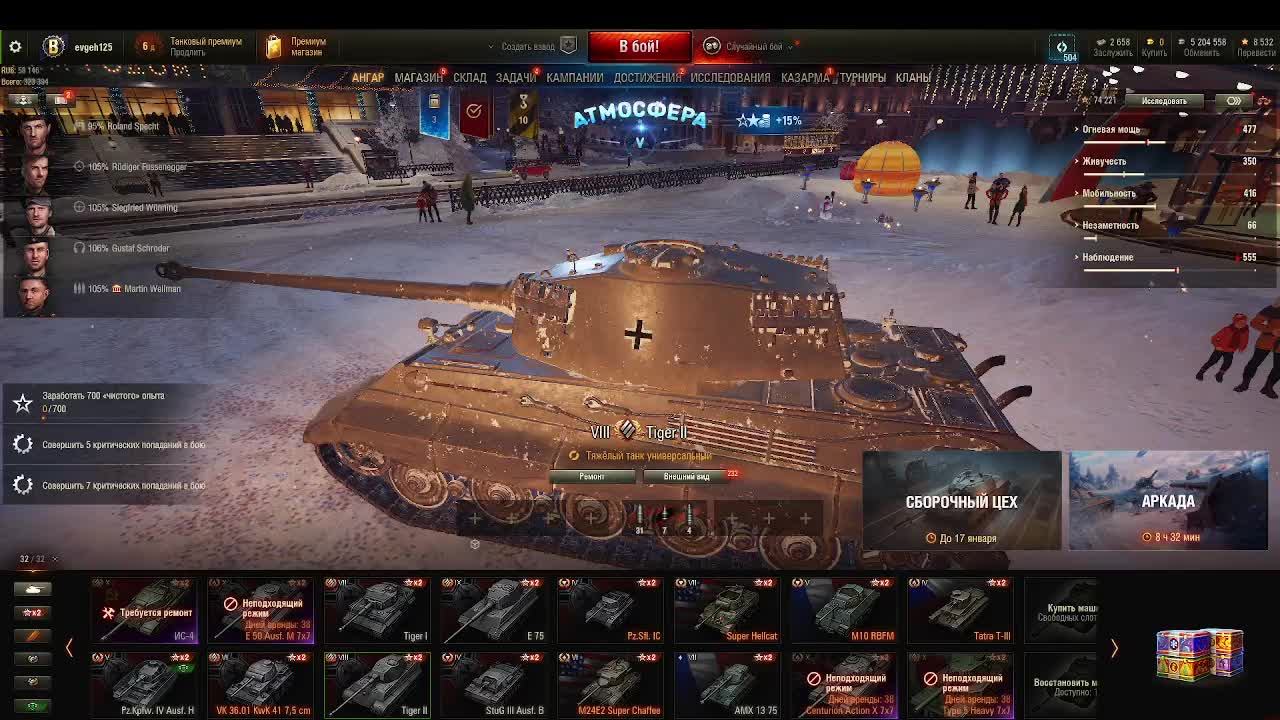This screenshot has height=720, width=1280.
Task: Open the СБОРОЧНЫЙ ЦЕХ banner
Action: [961, 501]
